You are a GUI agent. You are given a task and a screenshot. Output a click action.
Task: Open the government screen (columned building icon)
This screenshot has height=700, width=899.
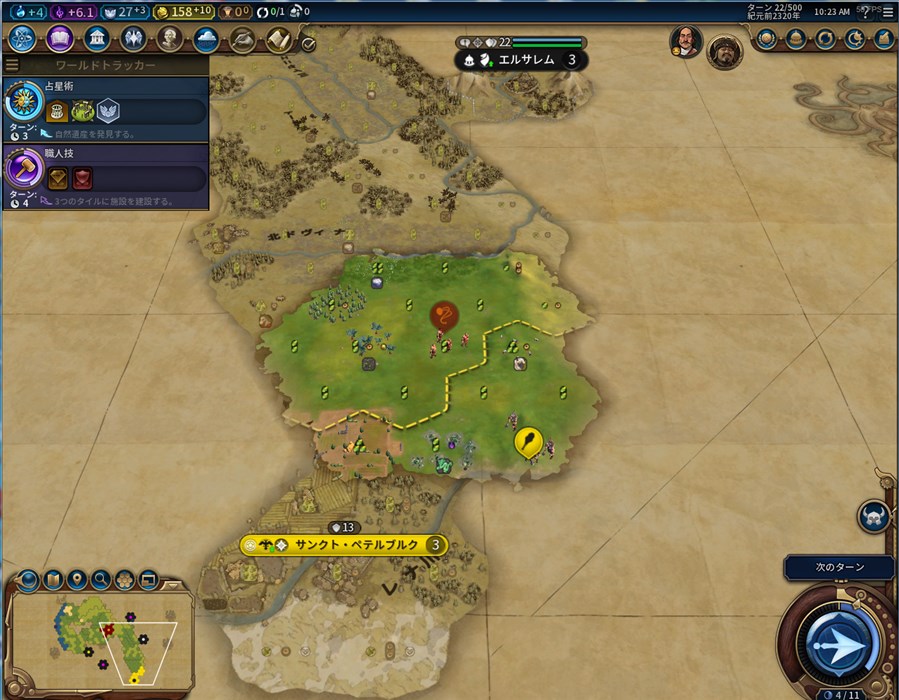[97, 39]
